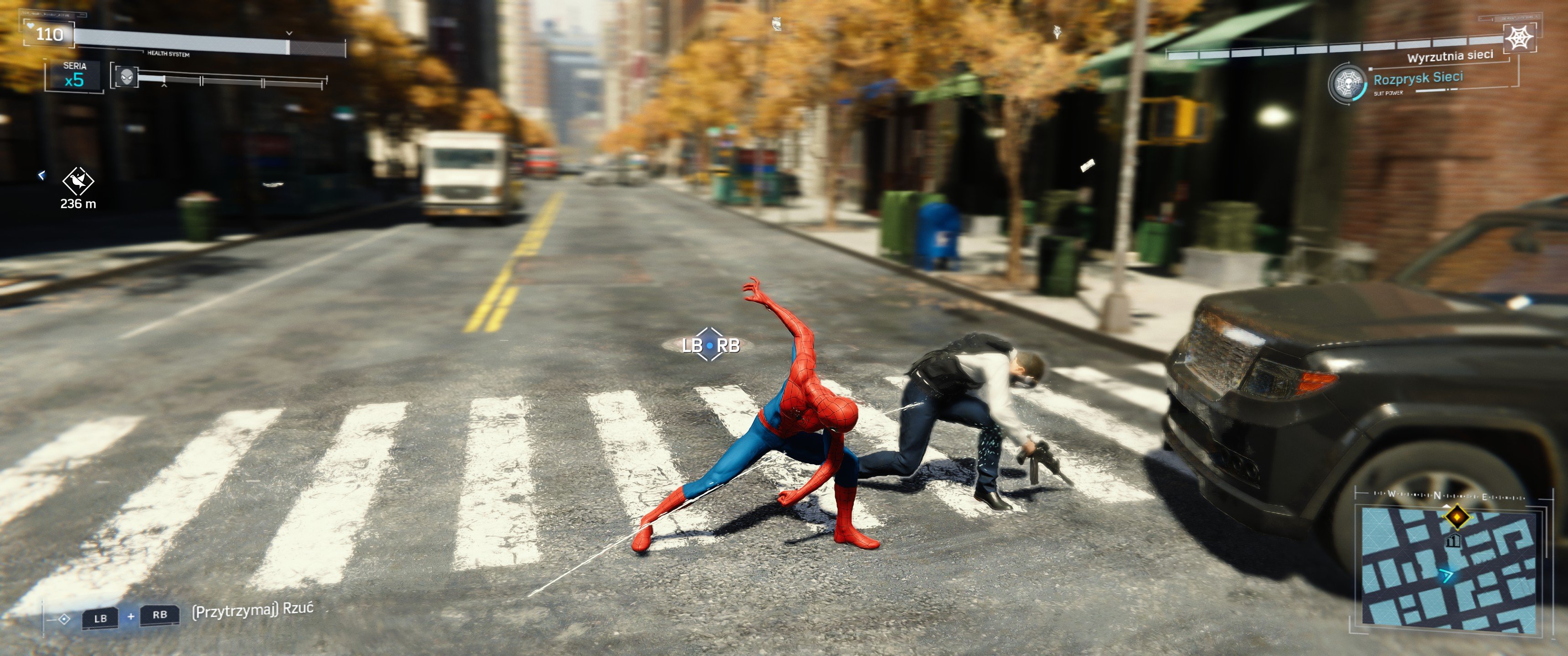Expand the chevron above the Health System bar
Image resolution: width=1568 pixels, height=656 pixels.
(290, 33)
